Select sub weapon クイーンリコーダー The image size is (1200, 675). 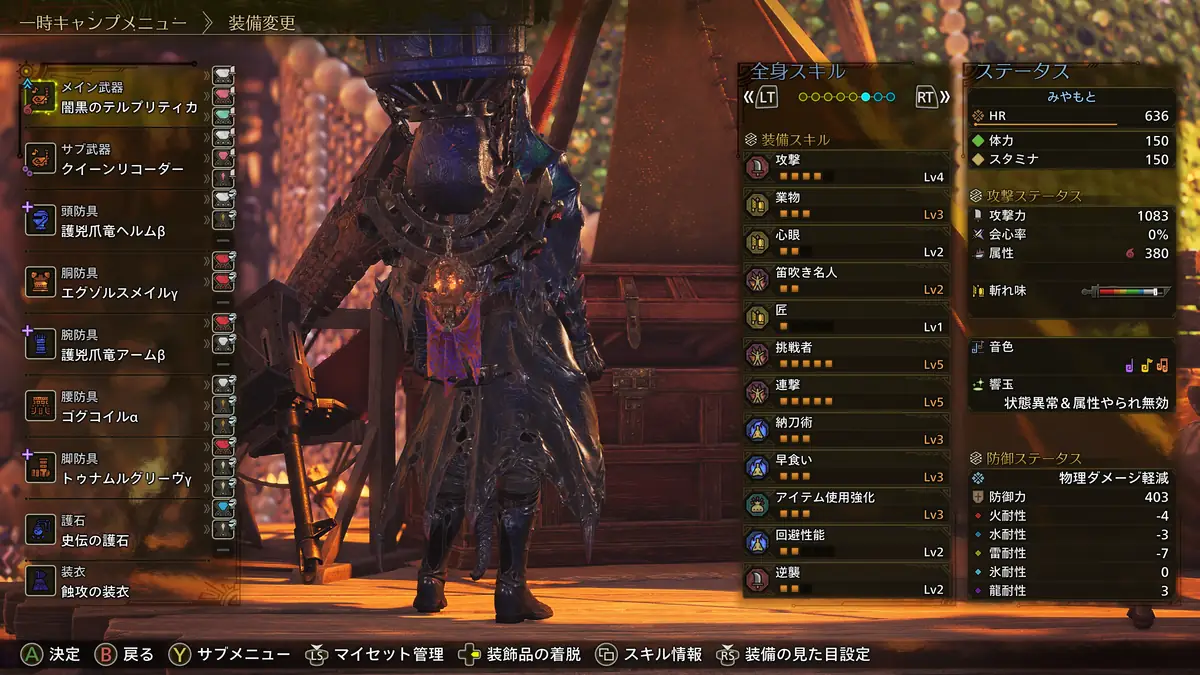tap(120, 159)
